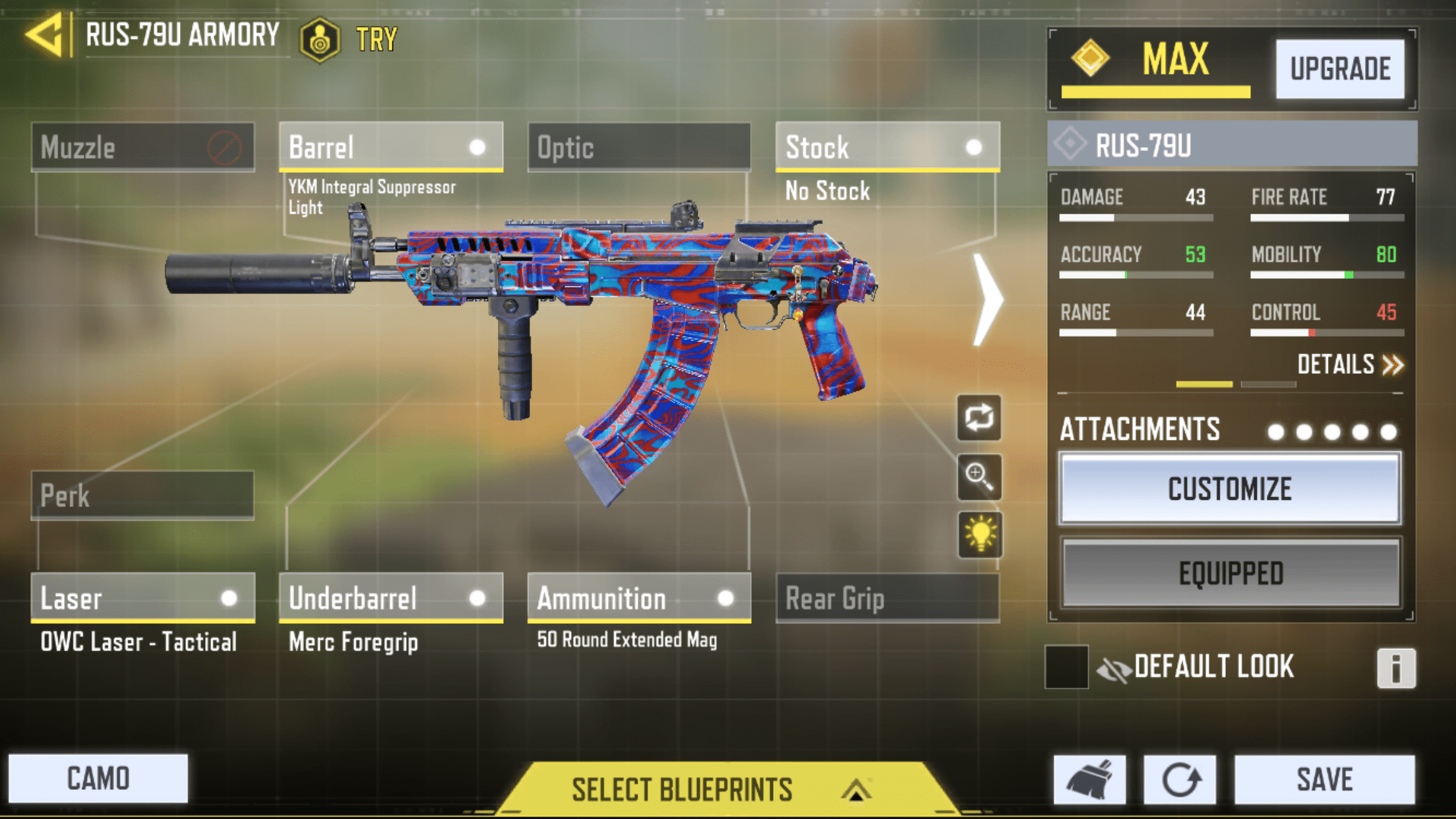Open the Upgrade weapon menu

1339,69
